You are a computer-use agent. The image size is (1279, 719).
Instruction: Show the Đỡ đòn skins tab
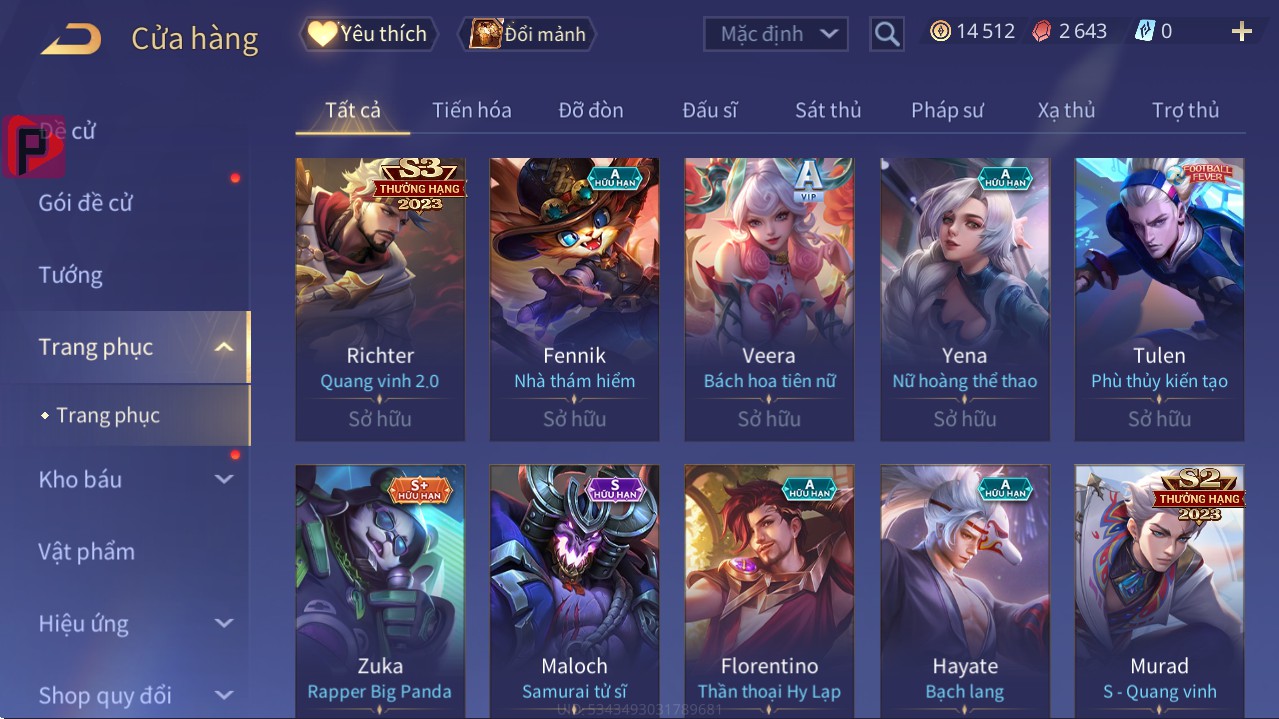tap(590, 110)
